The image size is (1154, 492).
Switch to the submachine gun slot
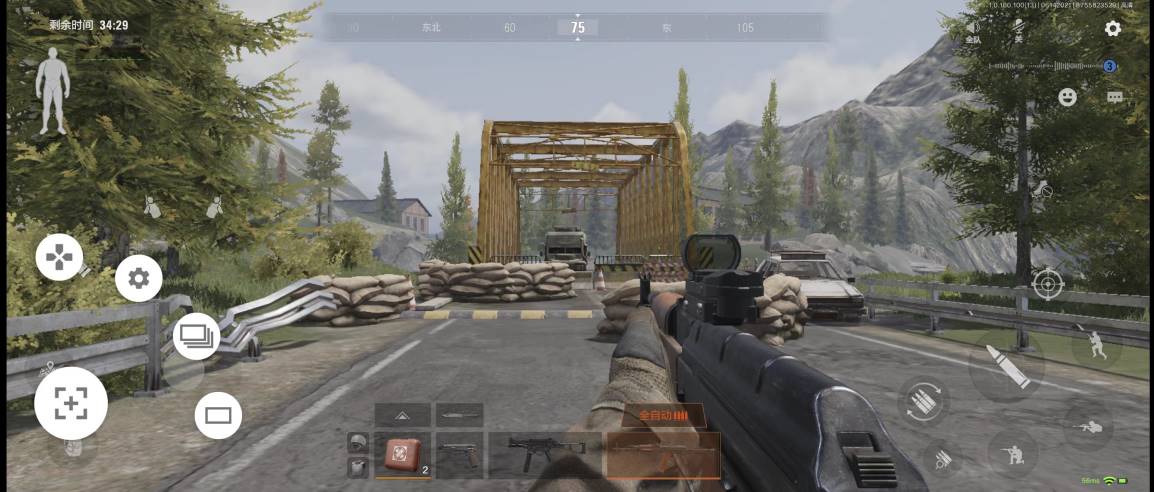click(x=543, y=455)
